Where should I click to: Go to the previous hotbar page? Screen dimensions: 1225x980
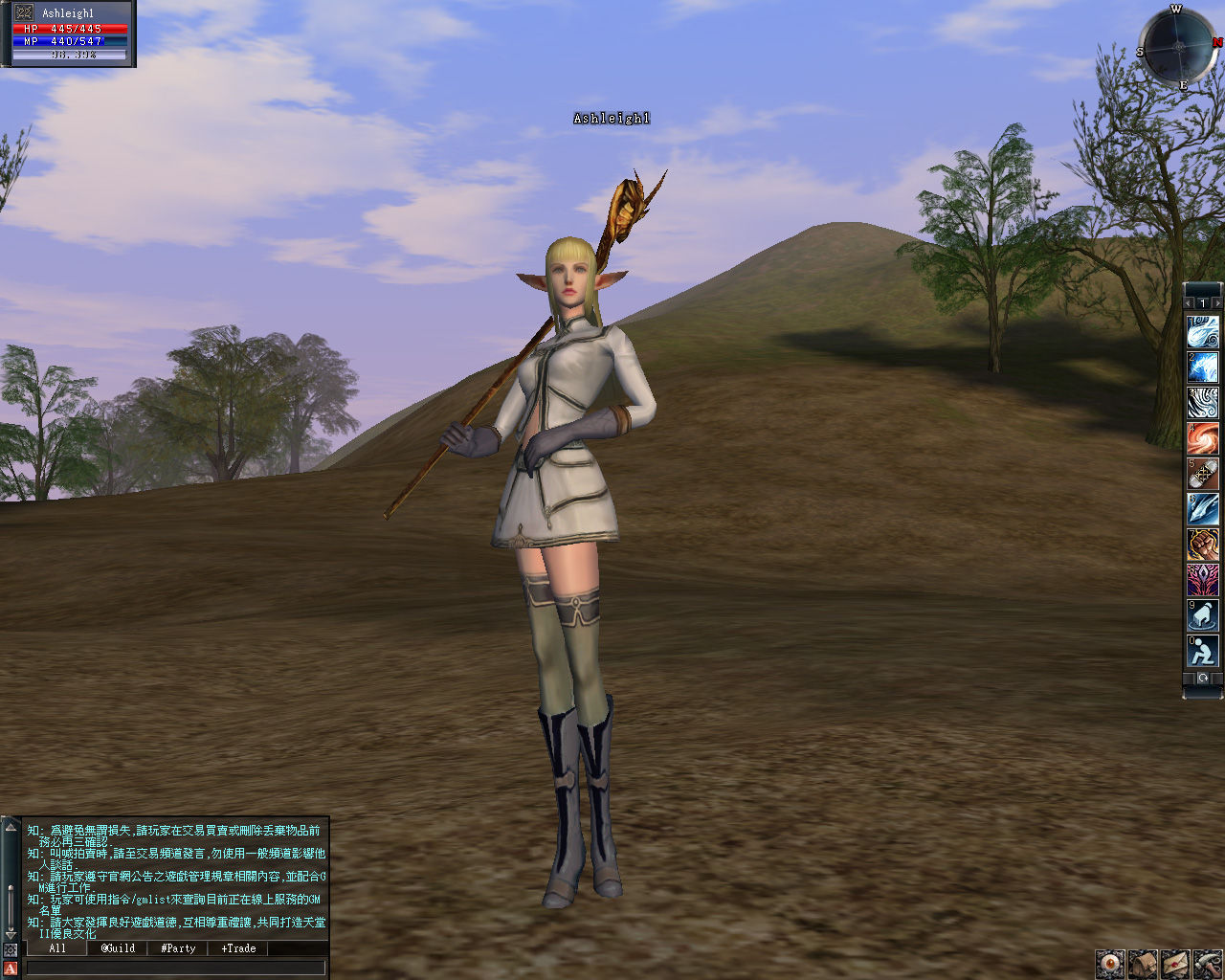[1189, 303]
